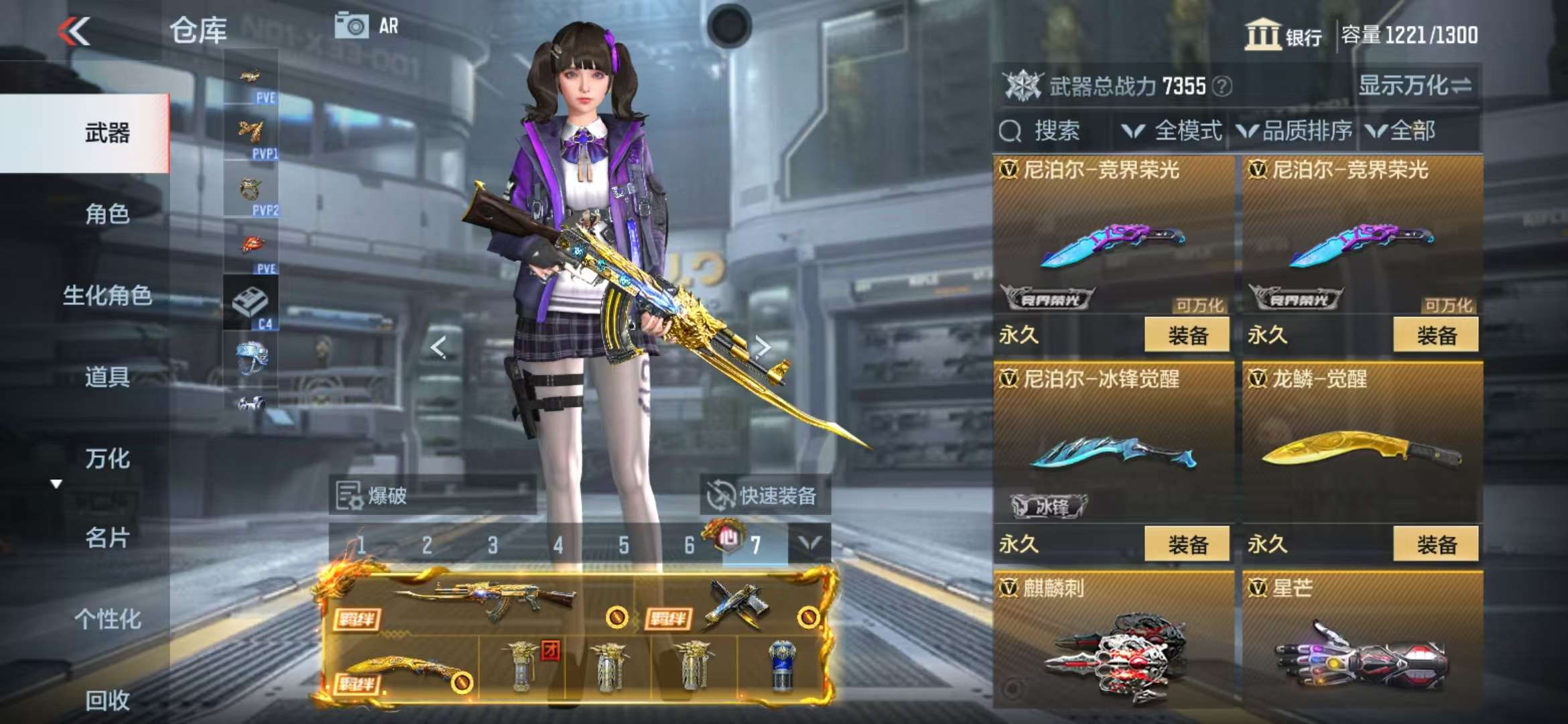Viewport: 1568px width, 724px height.
Task: Open the 万化 category
Action: coord(107,459)
